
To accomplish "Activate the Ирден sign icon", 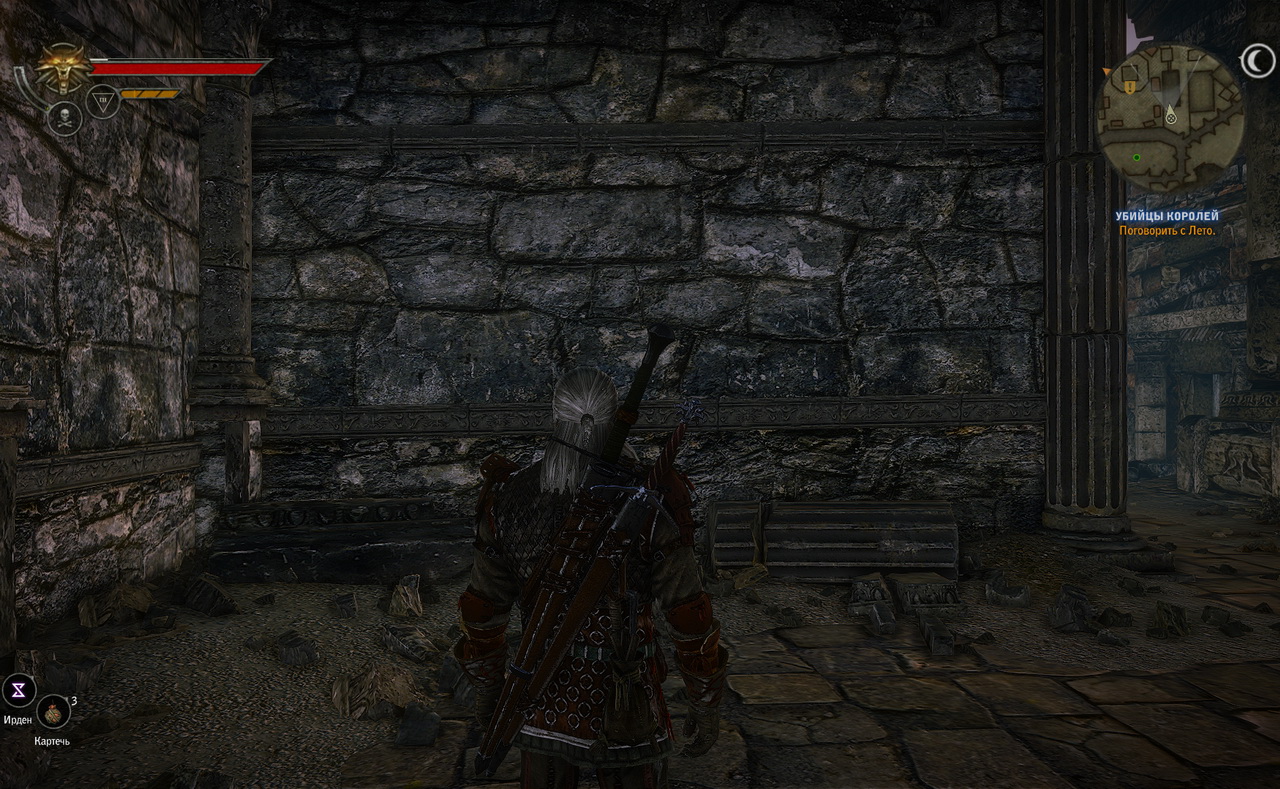I will (19, 690).
